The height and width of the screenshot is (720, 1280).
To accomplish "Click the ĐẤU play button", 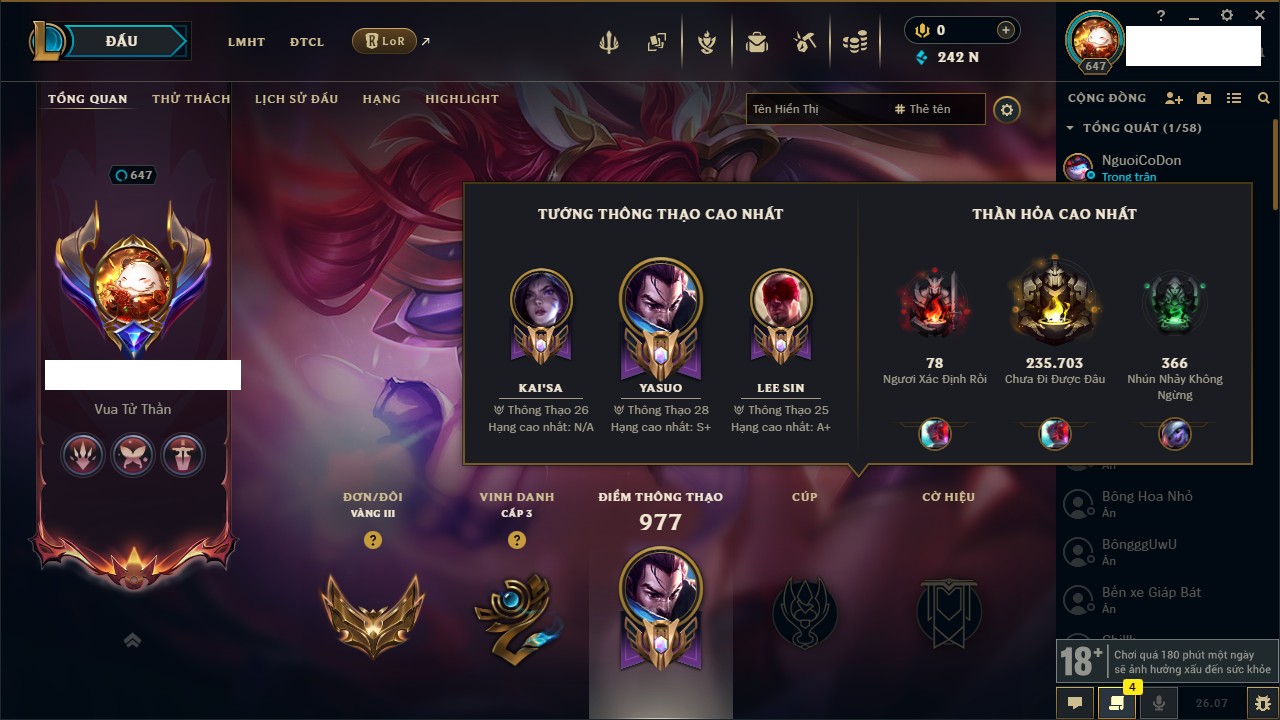I will (121, 41).
